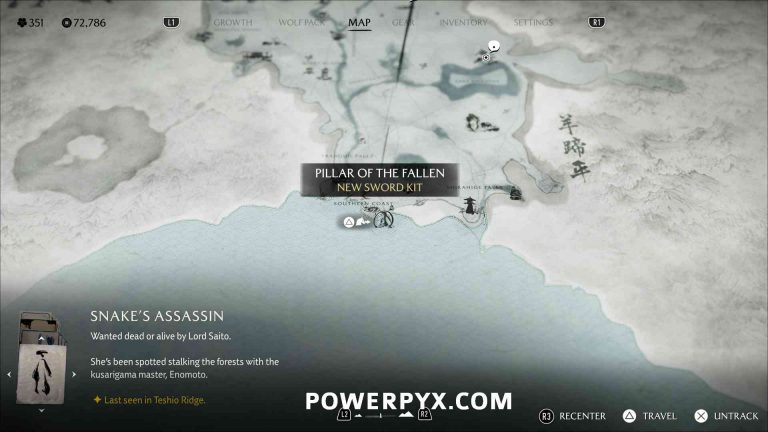
Task: Show the previous bounty card with left arrow
Action: pyautogui.click(x=10, y=374)
